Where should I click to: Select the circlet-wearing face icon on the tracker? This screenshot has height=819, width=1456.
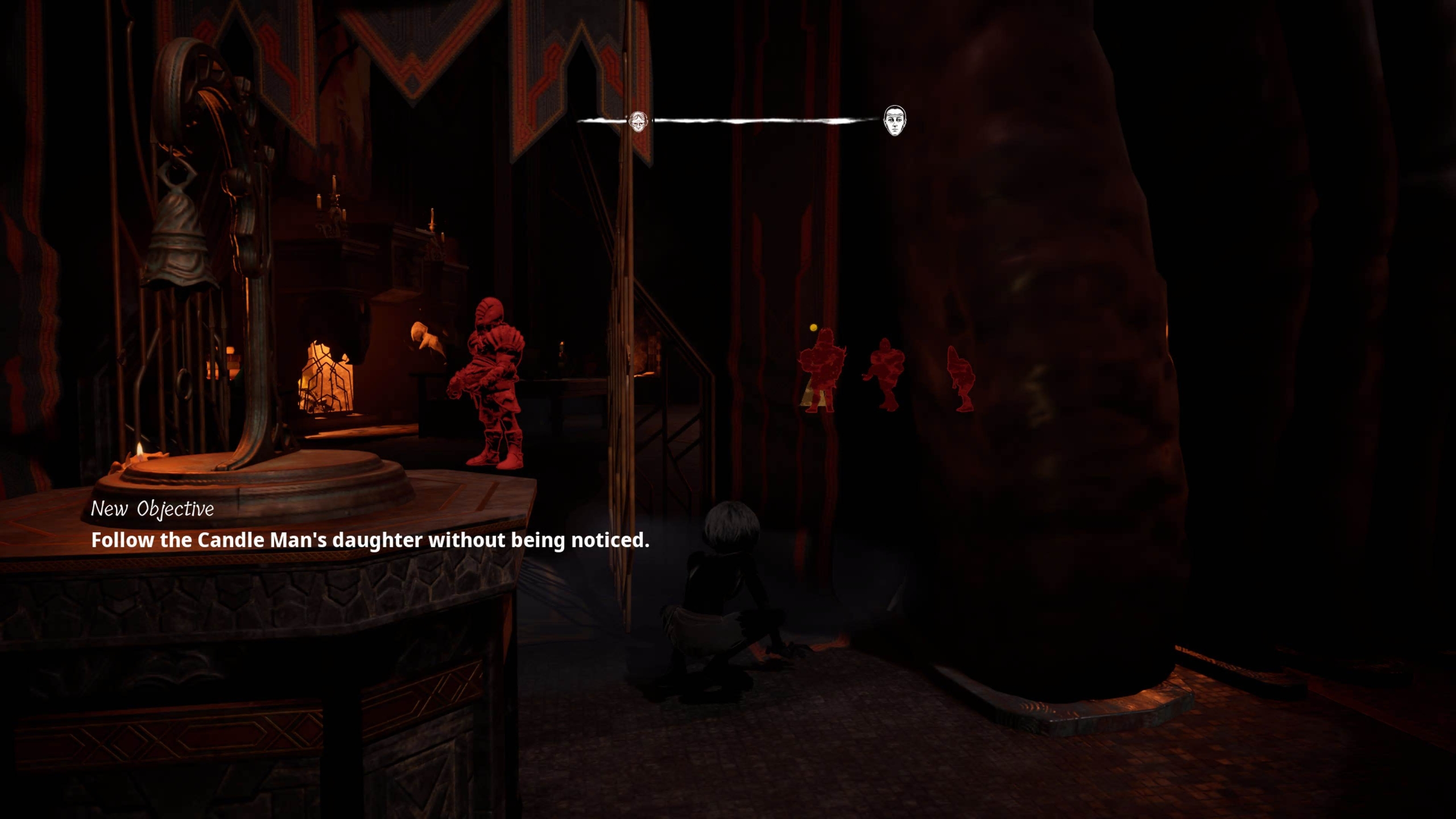coord(895,121)
